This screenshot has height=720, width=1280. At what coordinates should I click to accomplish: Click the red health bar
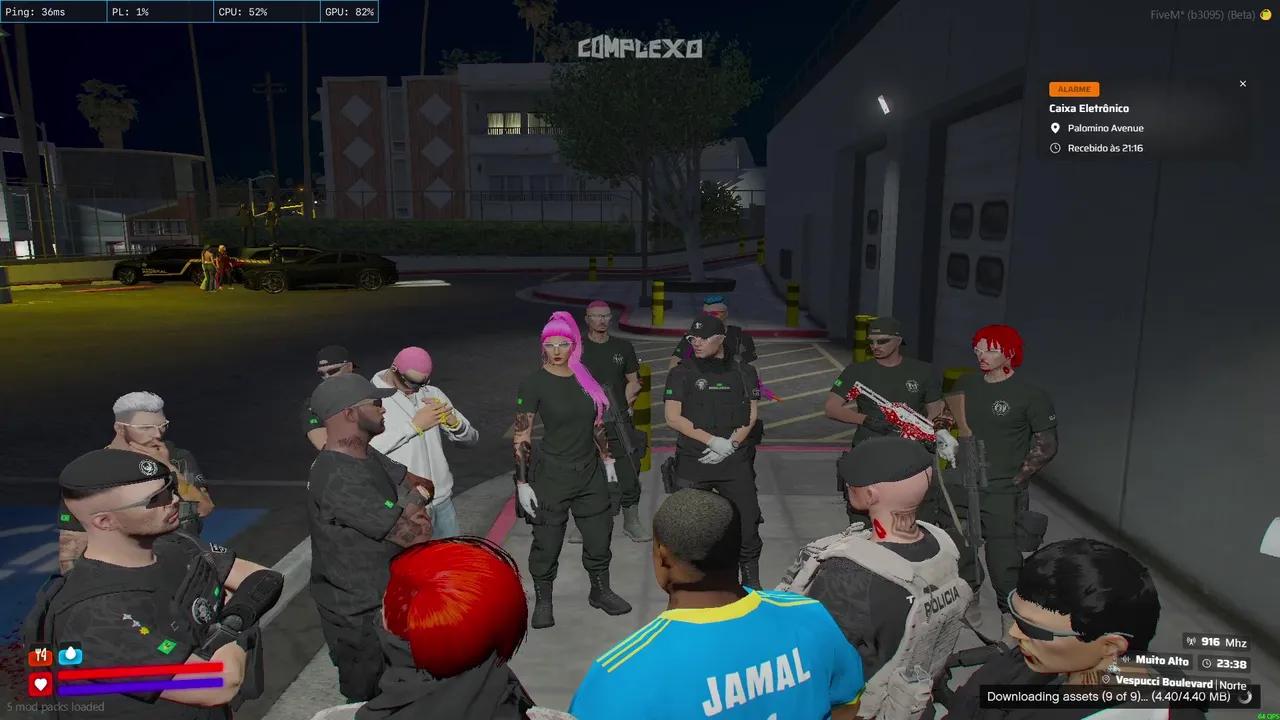coord(140,670)
